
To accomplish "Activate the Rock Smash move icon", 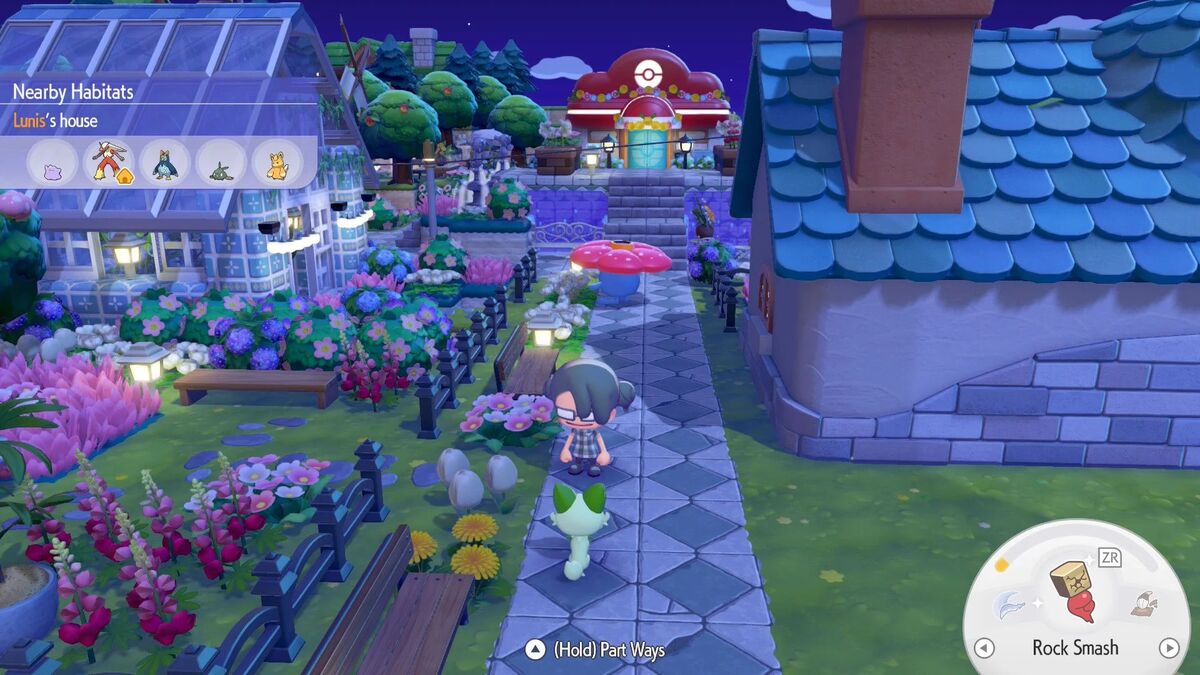I will pos(1074,590).
